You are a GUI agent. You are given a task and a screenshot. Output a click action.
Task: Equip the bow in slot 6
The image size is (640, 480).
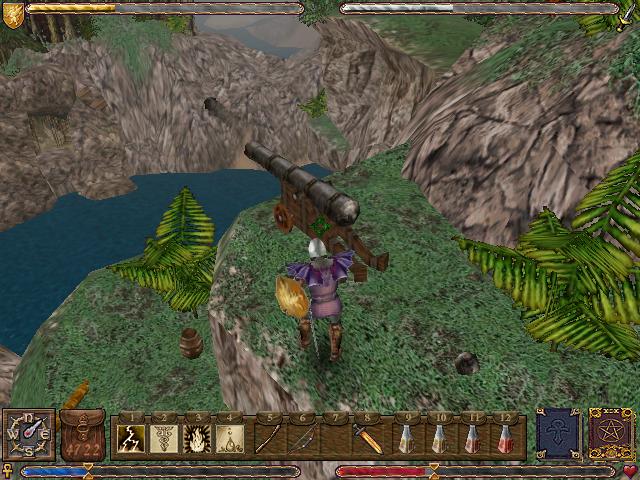[302, 438]
